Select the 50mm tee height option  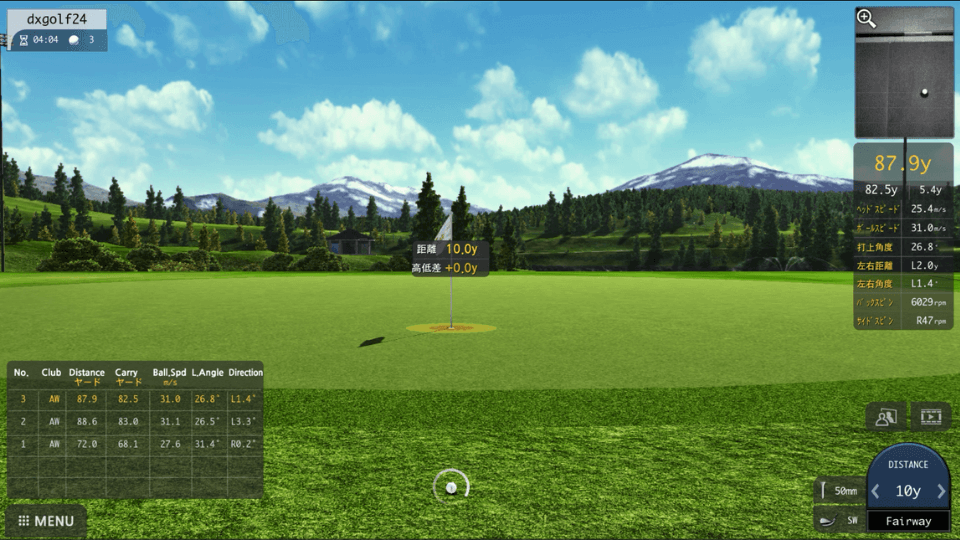[838, 491]
